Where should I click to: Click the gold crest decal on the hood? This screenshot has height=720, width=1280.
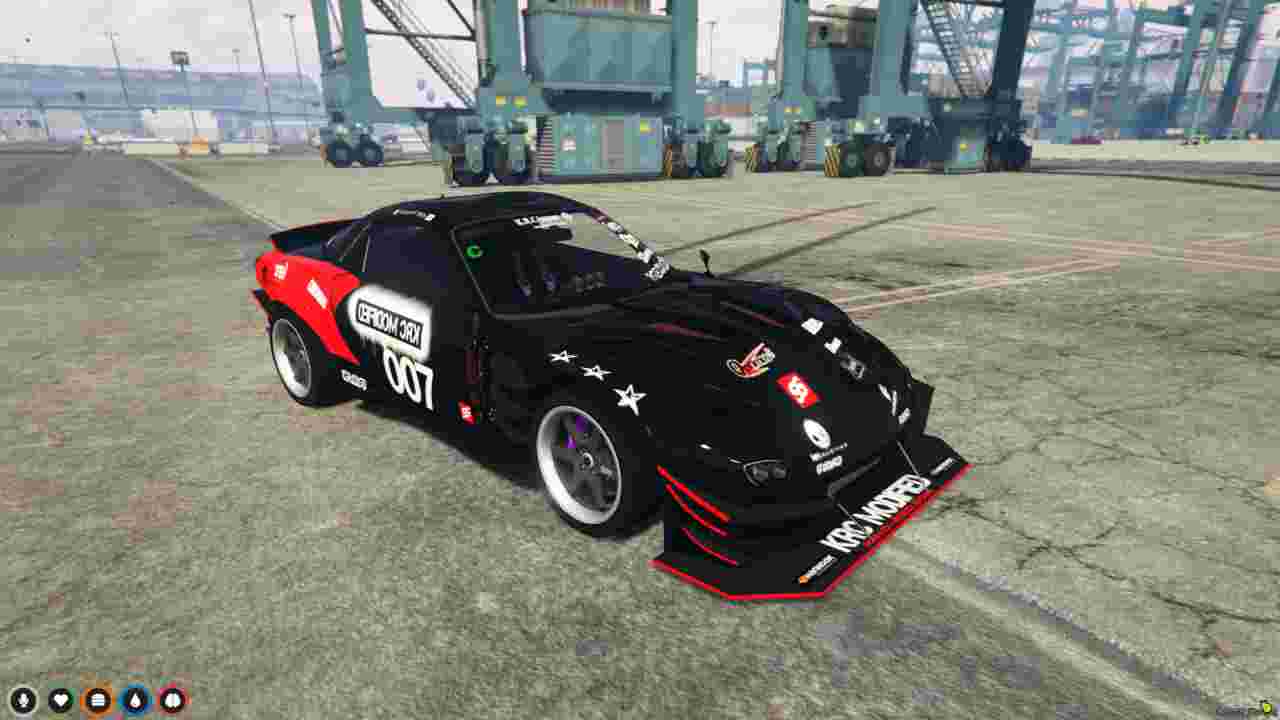(x=750, y=358)
